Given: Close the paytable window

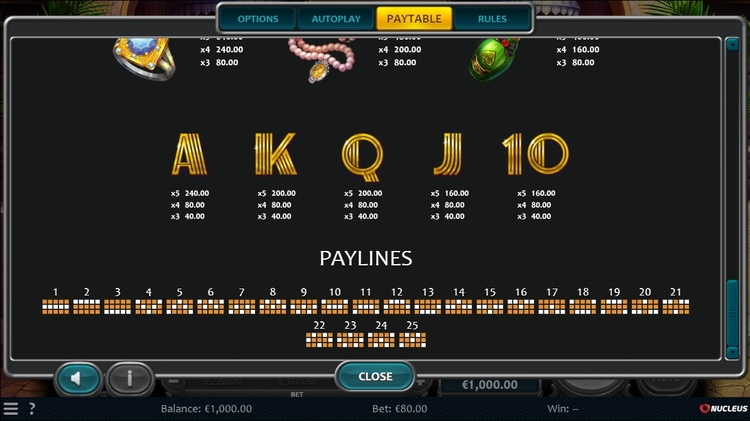Looking at the screenshot, I should 375,377.
